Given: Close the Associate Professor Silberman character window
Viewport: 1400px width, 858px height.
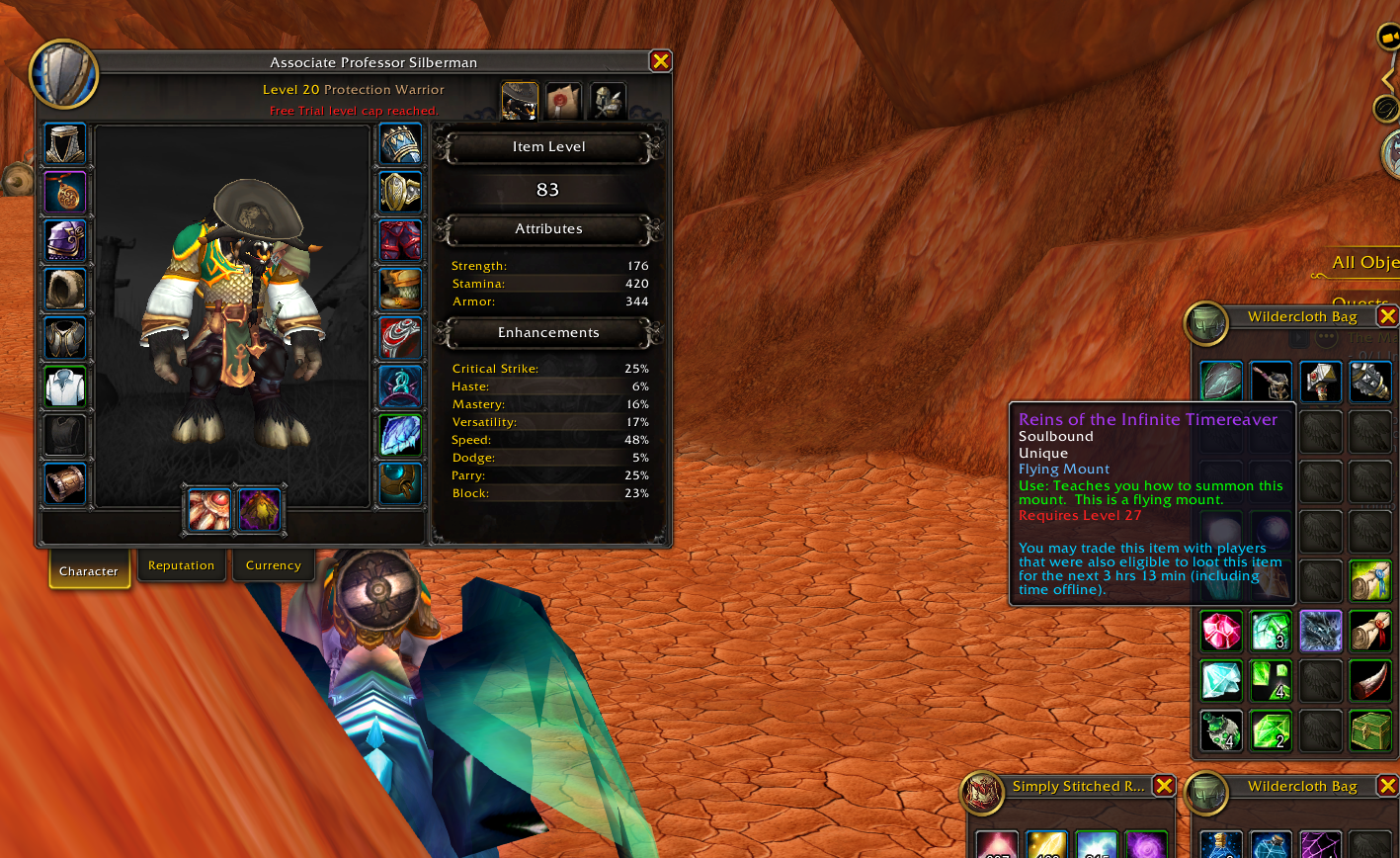Looking at the screenshot, I should click(x=660, y=61).
